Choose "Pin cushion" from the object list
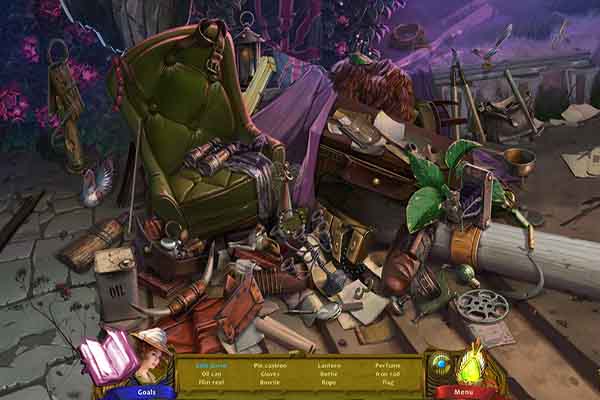This screenshot has height=400, width=600. pyautogui.click(x=270, y=365)
